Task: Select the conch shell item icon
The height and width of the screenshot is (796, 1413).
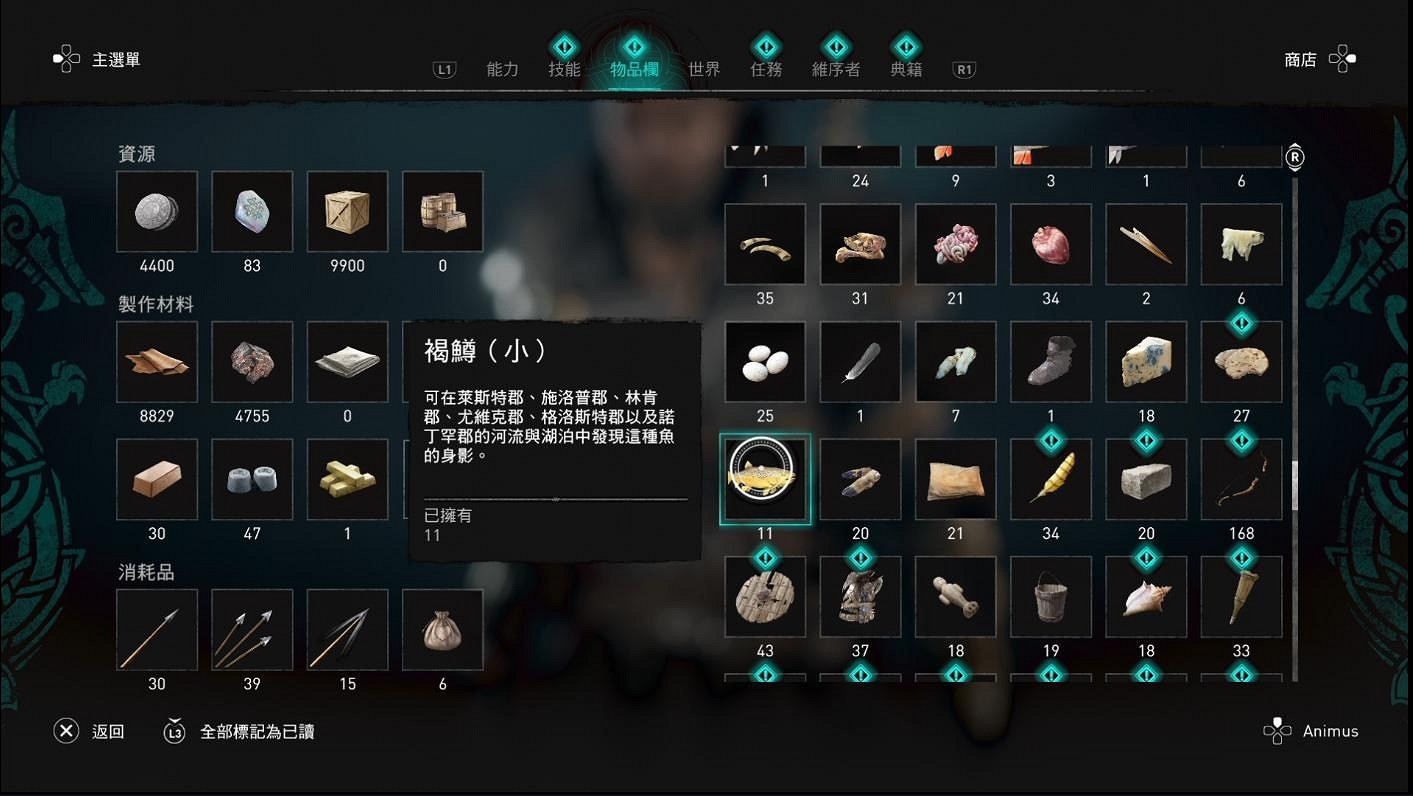Action: (1145, 595)
